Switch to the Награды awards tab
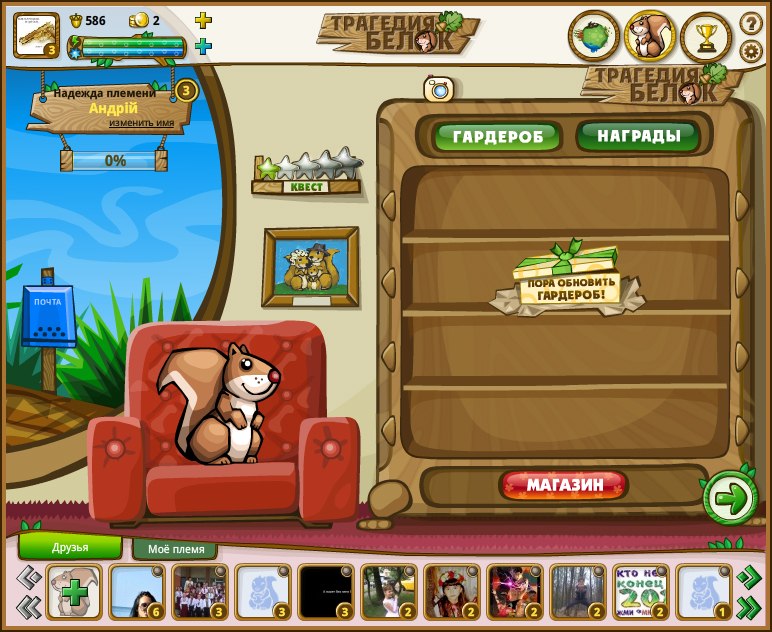Viewport: 772px width, 632px height. pyautogui.click(x=639, y=136)
